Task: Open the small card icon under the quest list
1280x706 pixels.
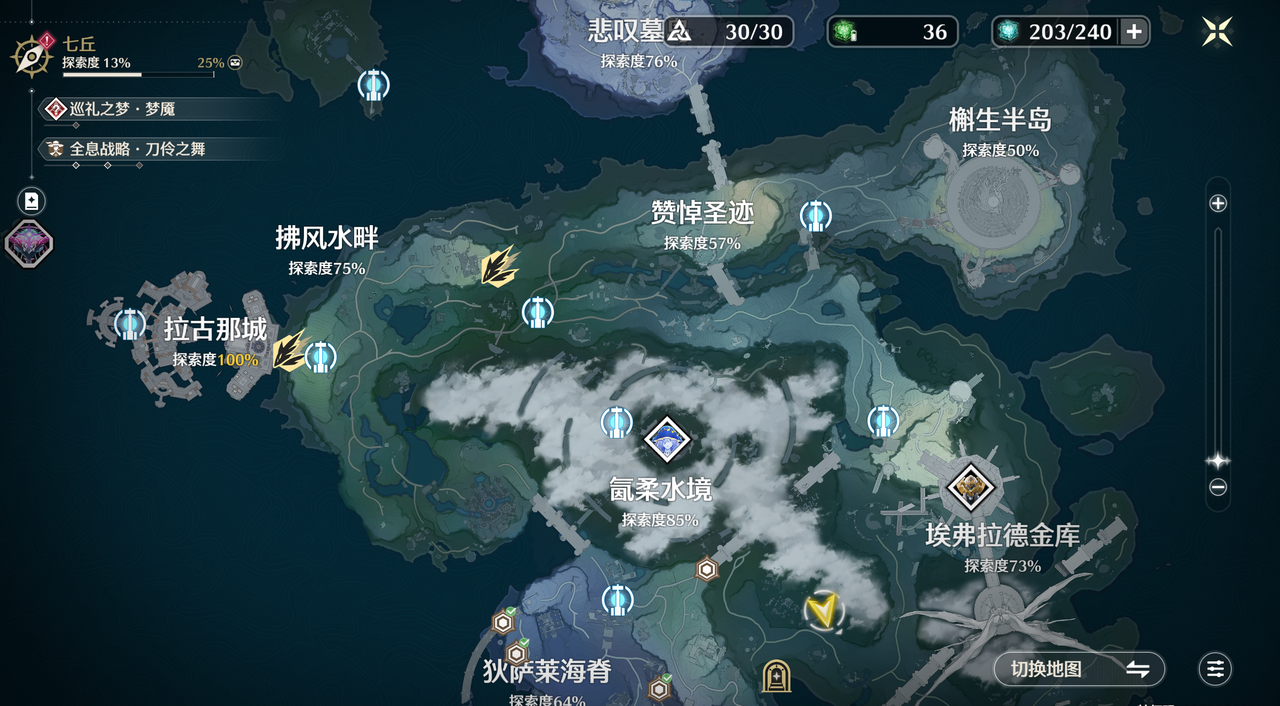Action: click(31, 201)
